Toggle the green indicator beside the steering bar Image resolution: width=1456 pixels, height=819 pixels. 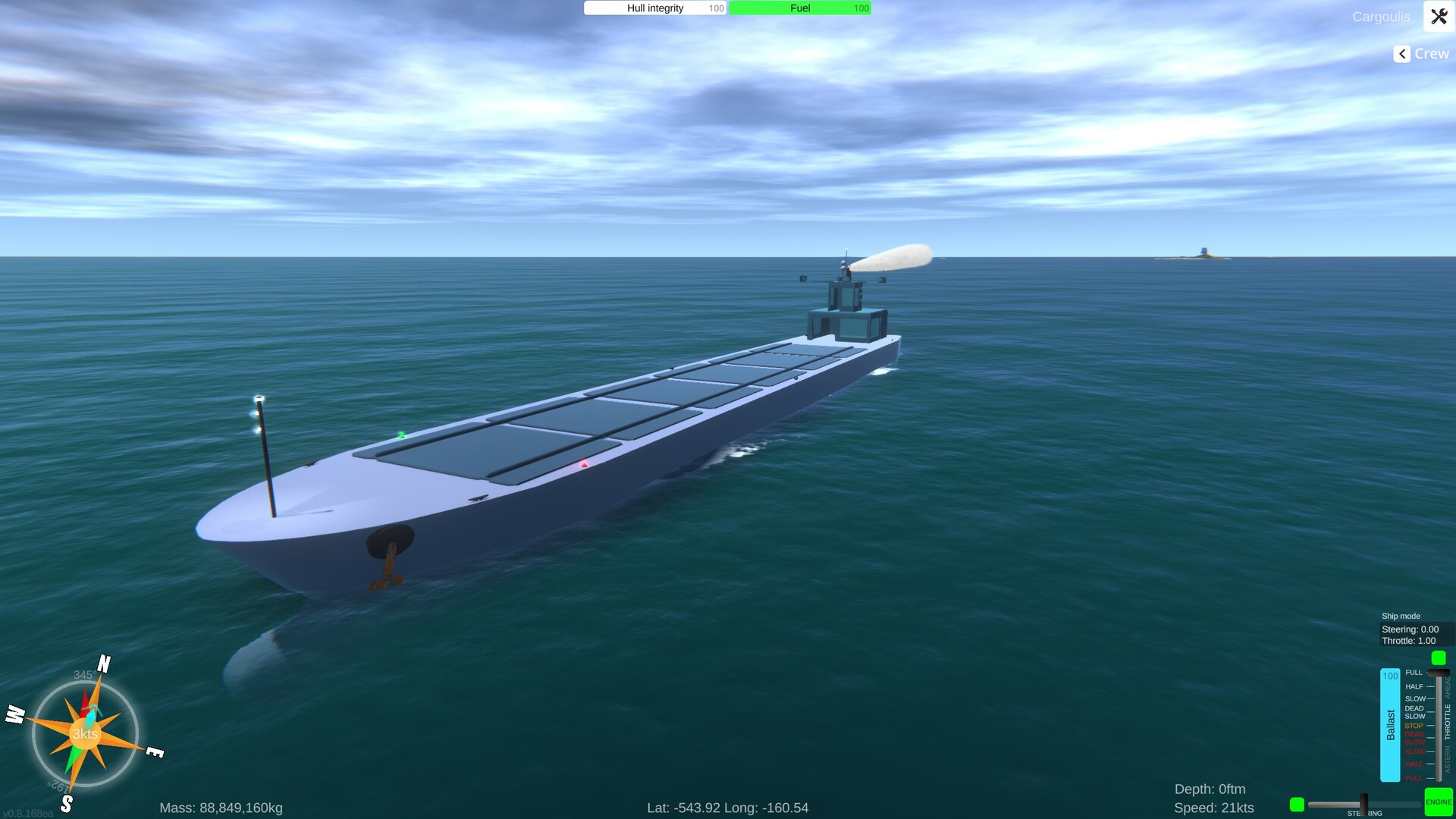[1297, 804]
